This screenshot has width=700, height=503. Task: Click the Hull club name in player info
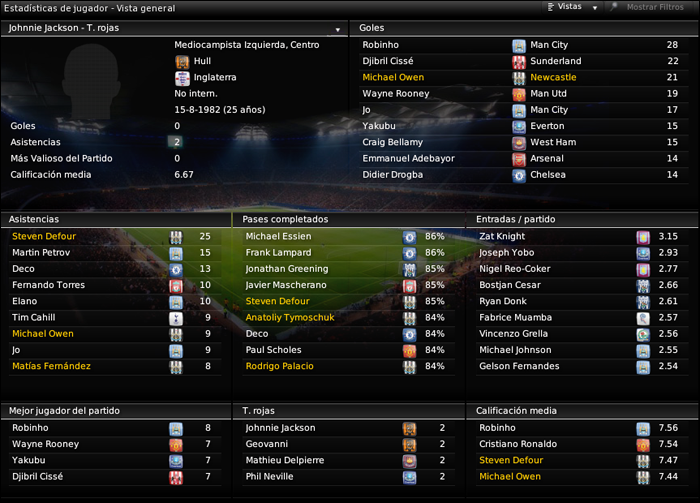202,61
